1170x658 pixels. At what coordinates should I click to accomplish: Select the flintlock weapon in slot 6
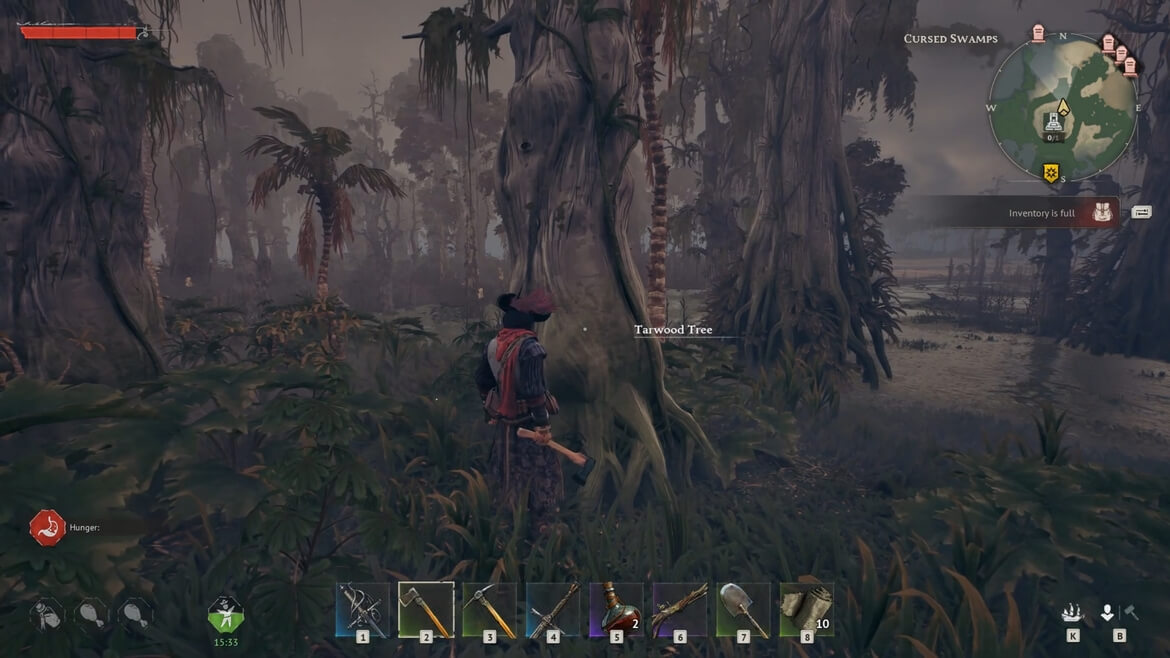(680, 609)
